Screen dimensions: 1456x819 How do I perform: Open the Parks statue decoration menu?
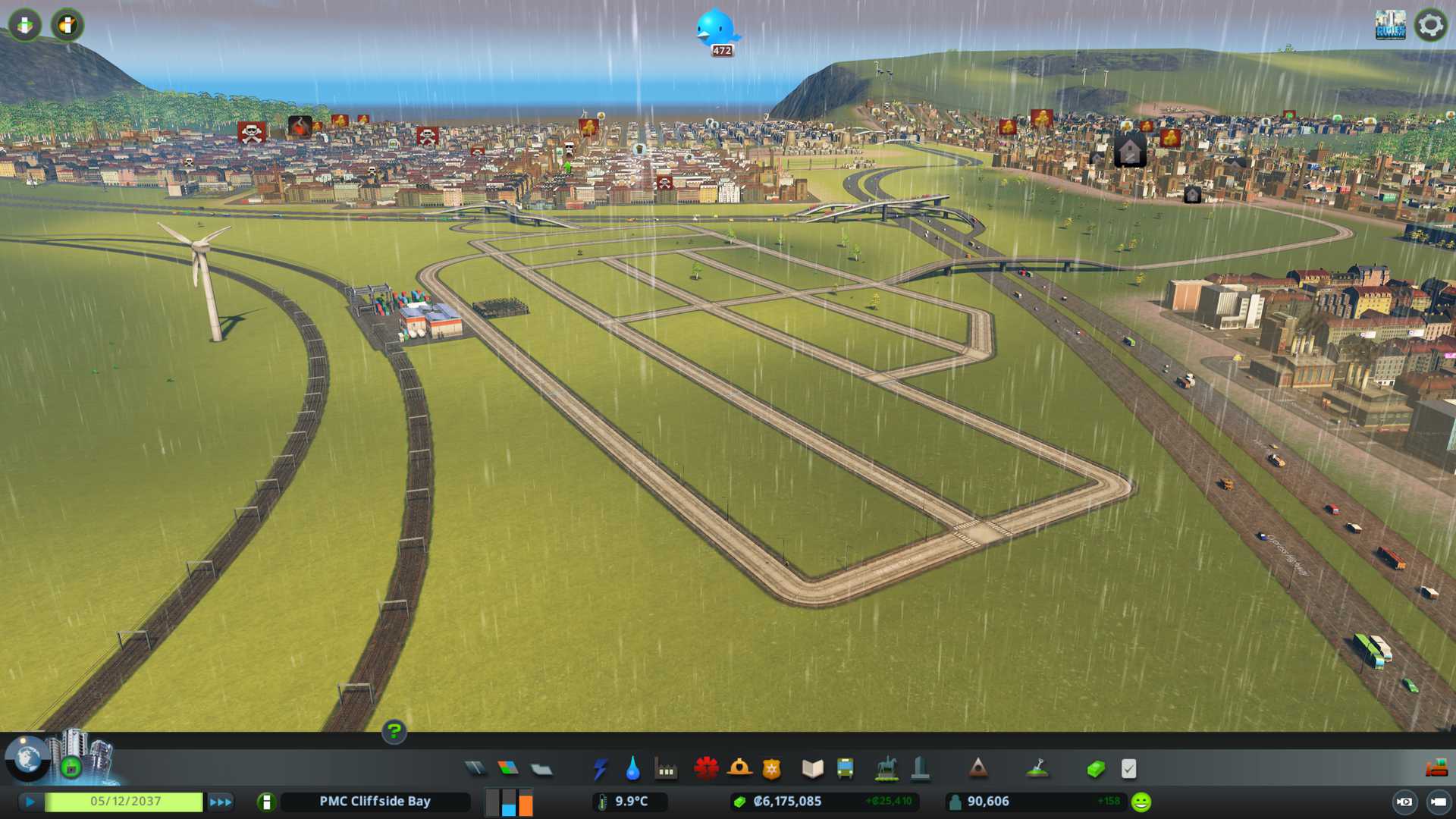(886, 769)
